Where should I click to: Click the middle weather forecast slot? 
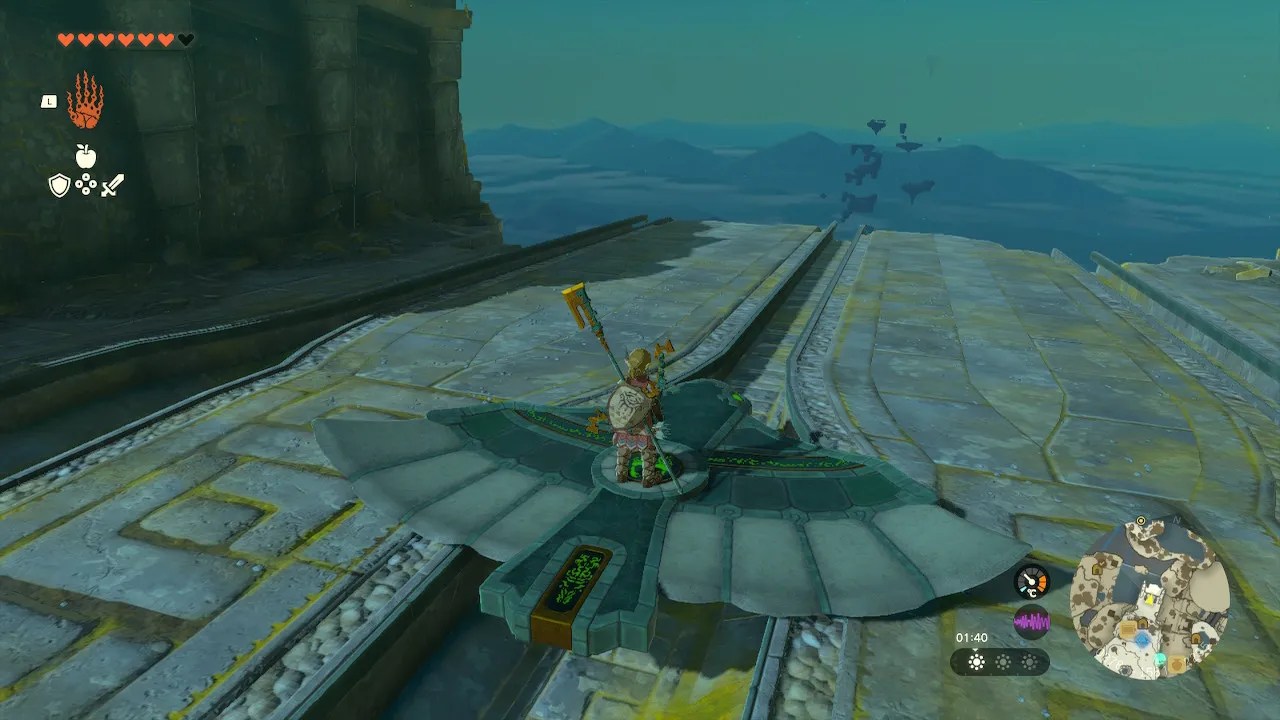pyautogui.click(x=1003, y=662)
